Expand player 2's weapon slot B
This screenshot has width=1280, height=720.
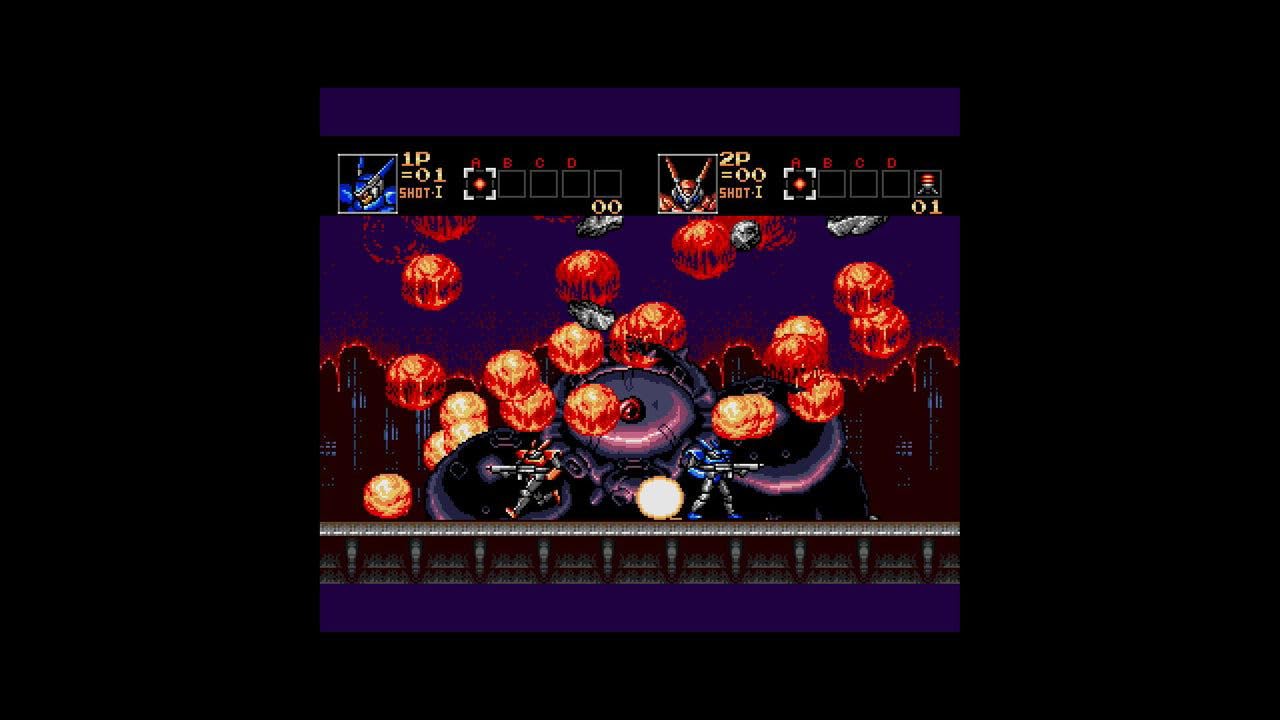pyautogui.click(x=833, y=184)
